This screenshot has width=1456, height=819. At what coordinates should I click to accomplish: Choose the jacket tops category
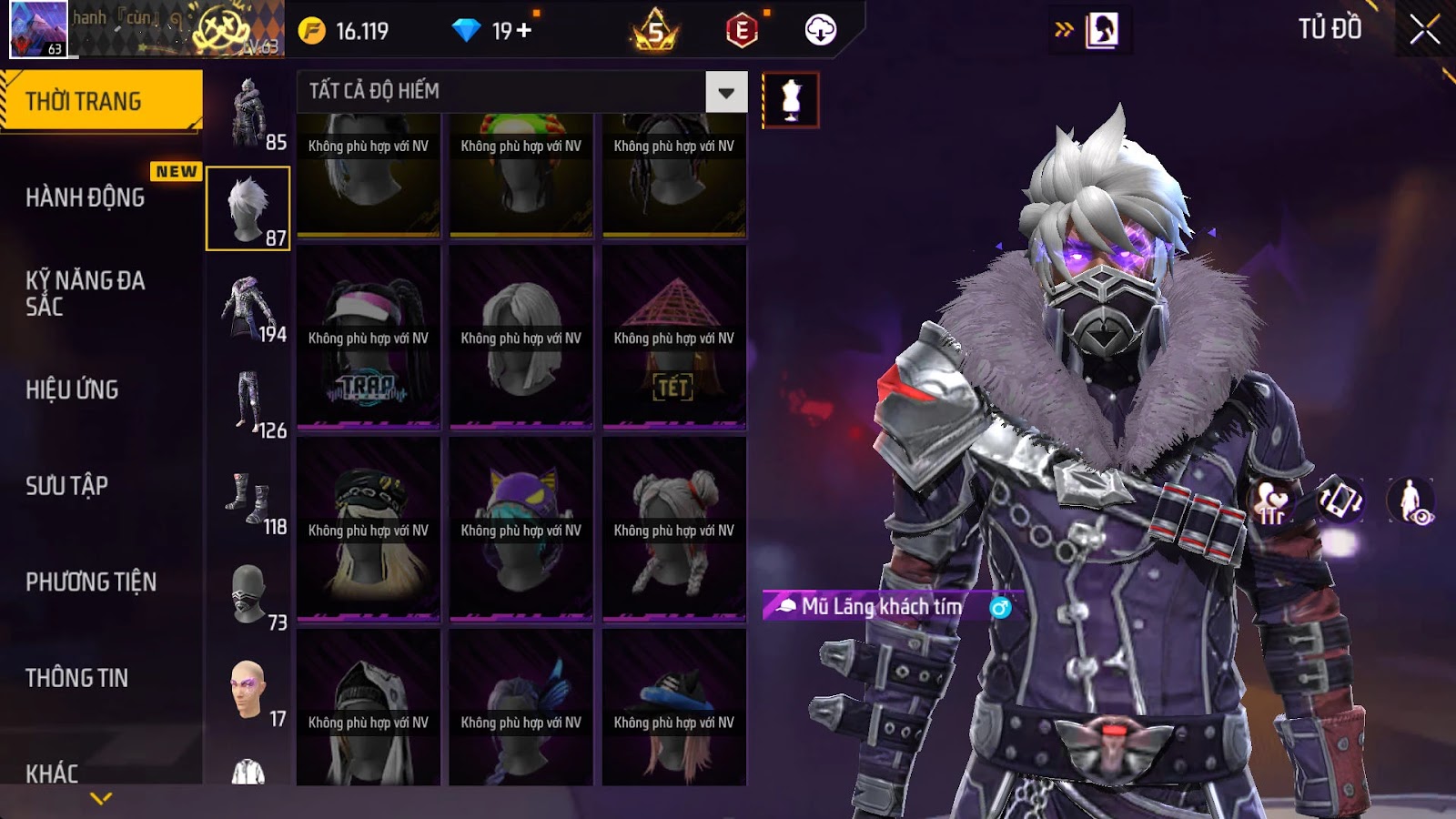tap(248, 307)
